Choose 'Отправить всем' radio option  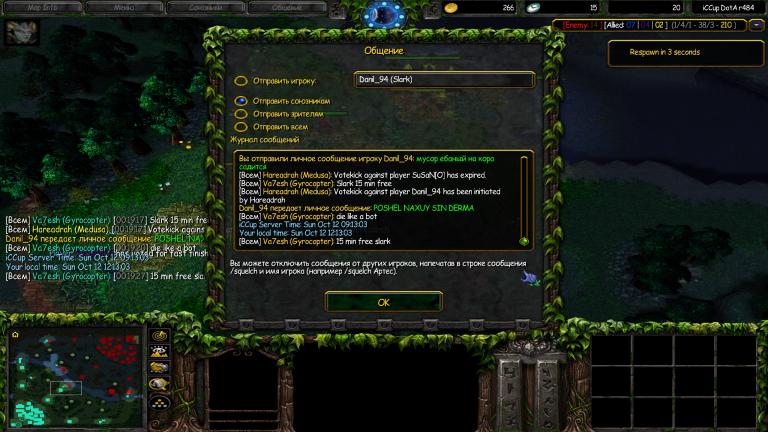pyautogui.click(x=241, y=127)
